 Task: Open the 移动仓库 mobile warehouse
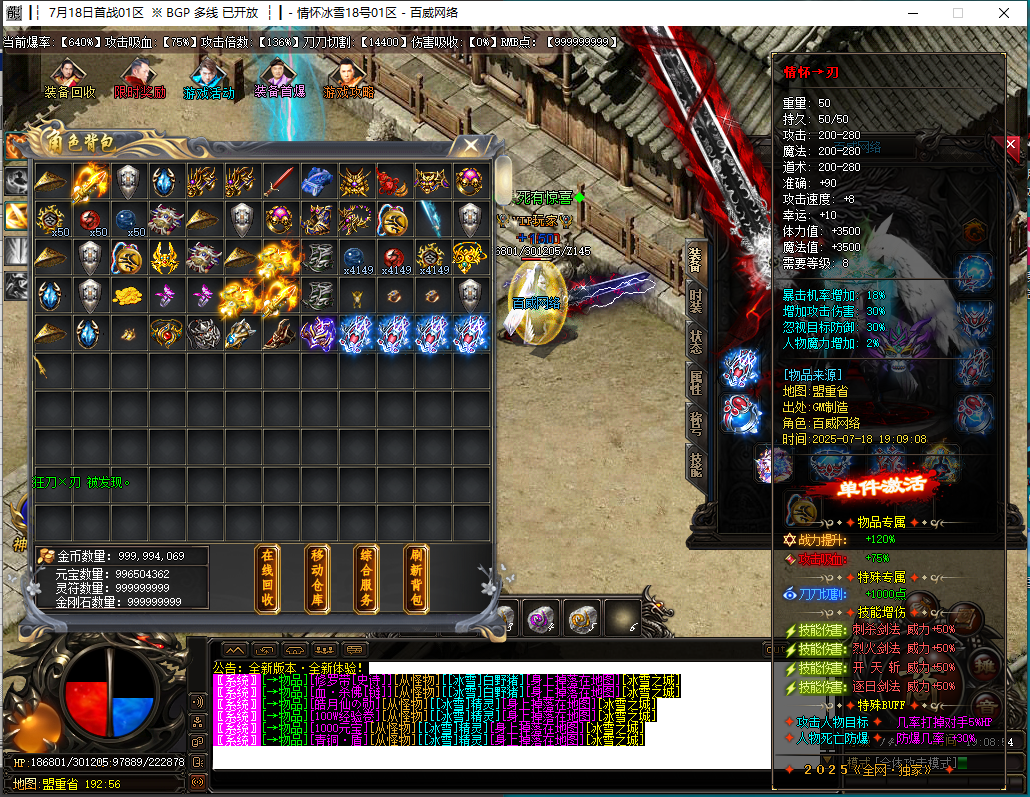[317, 579]
